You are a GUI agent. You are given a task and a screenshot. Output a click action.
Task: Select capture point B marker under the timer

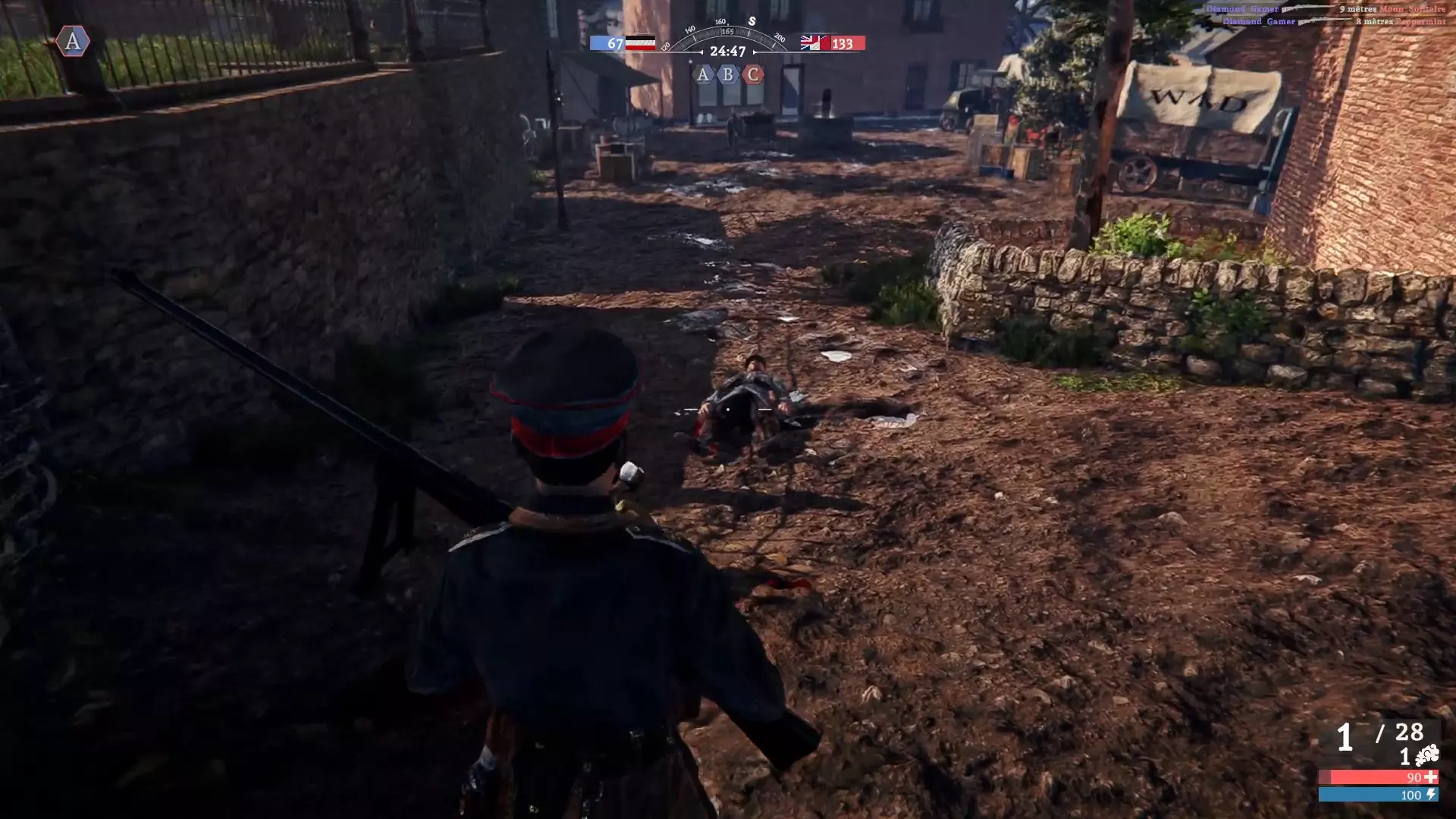pos(728,74)
